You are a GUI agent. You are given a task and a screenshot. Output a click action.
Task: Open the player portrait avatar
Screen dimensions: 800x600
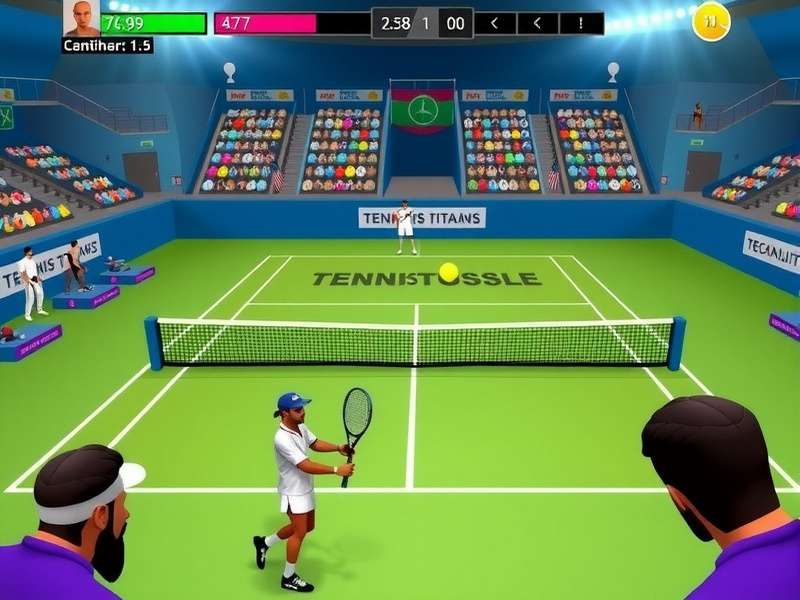[x=82, y=18]
